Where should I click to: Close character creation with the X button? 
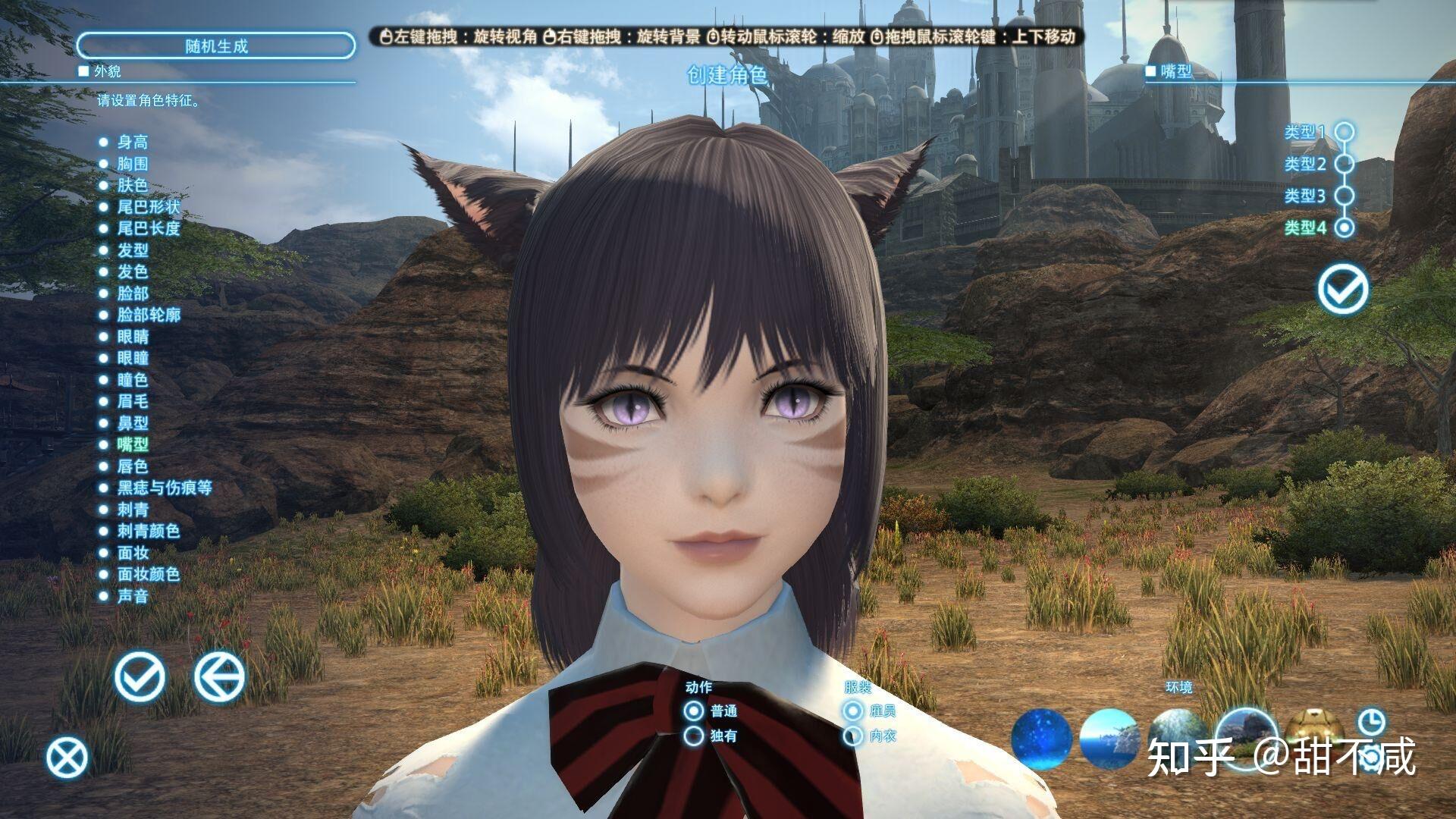click(x=67, y=758)
